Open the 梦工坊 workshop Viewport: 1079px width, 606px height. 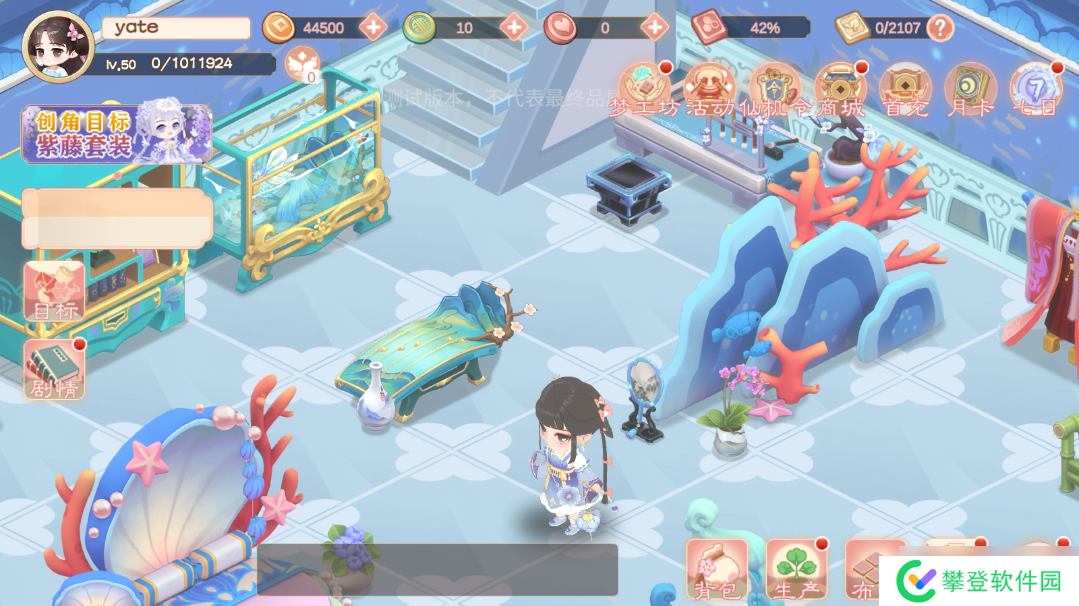tap(644, 90)
